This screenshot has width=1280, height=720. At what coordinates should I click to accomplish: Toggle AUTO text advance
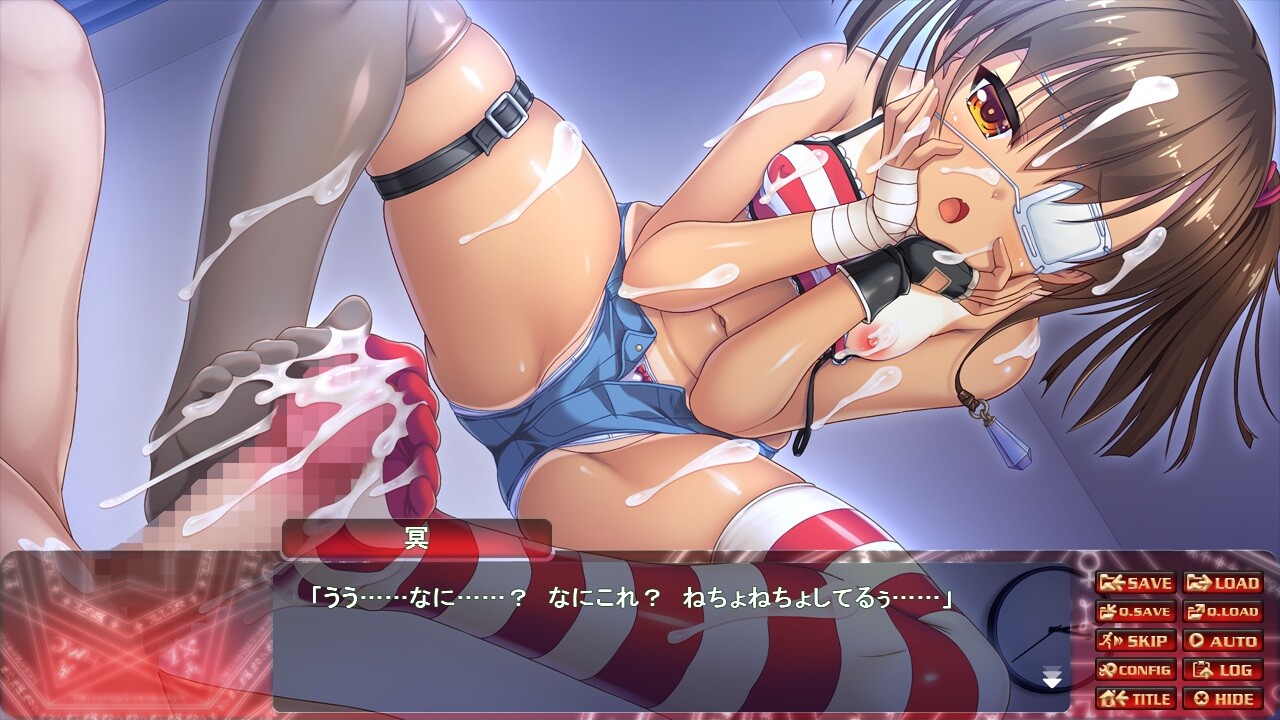(x=1222, y=641)
